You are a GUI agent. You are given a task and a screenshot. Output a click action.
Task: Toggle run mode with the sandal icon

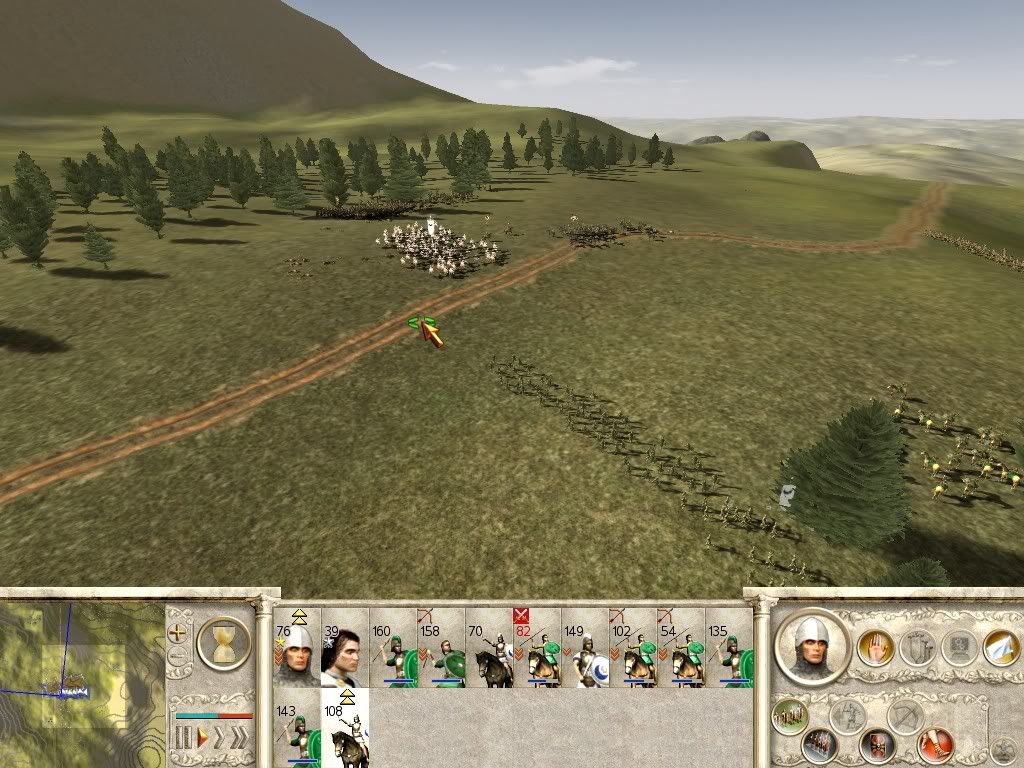[x=936, y=743]
